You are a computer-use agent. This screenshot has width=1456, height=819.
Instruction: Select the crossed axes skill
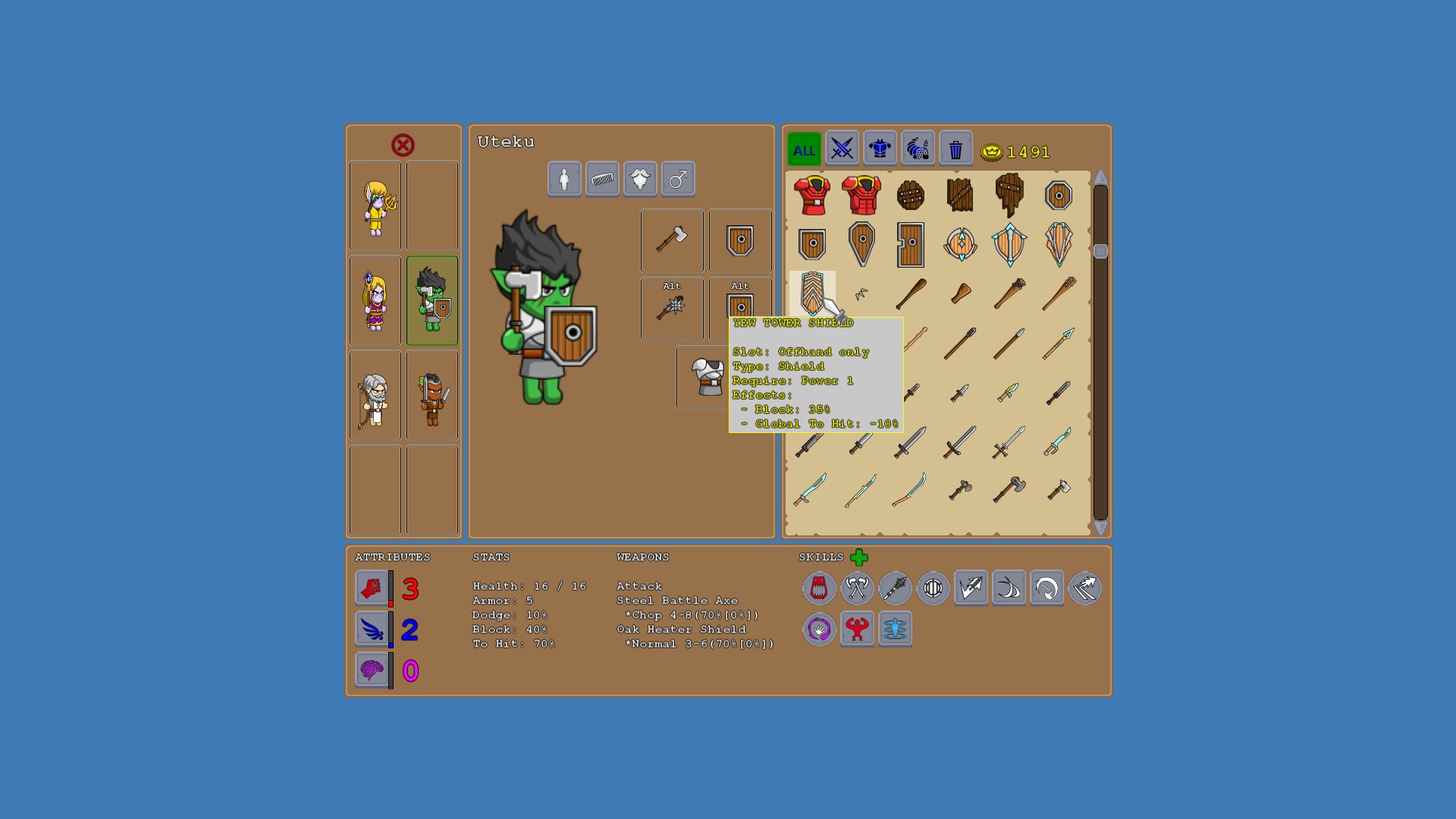(857, 588)
